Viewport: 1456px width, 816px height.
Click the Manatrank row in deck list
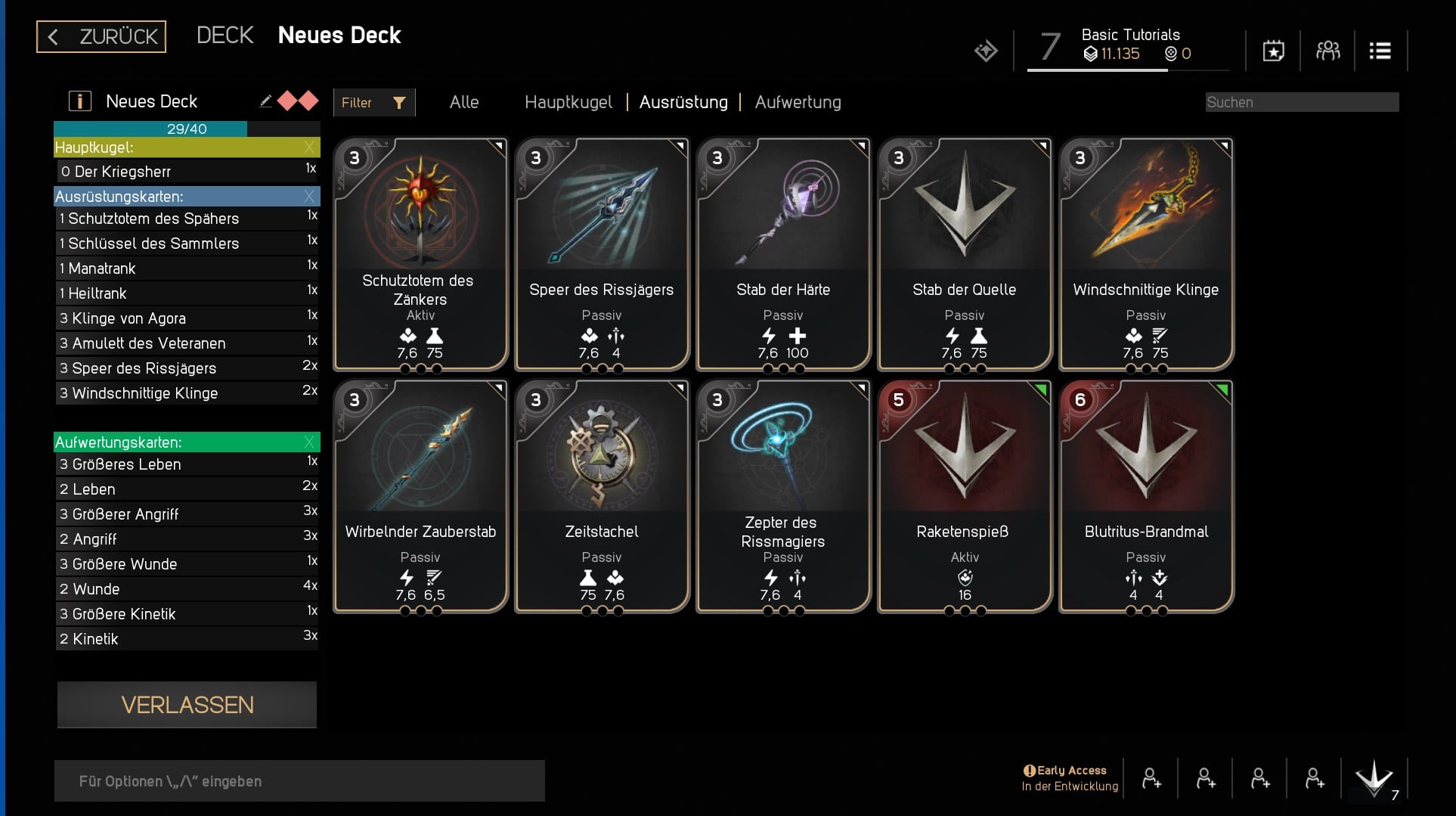[187, 268]
